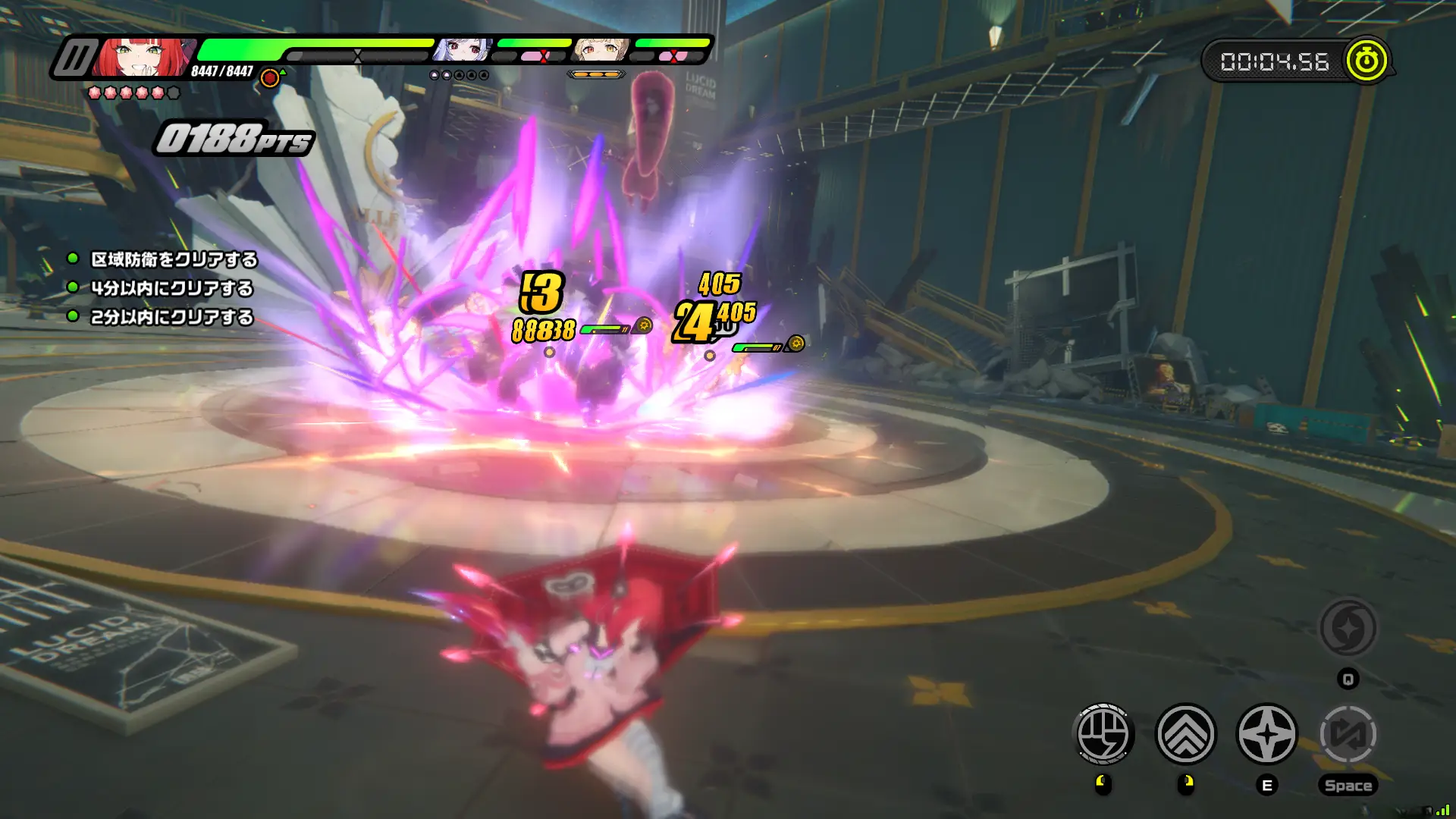The image size is (1456, 819).
Task: Switch to the blonde teammate portrait
Action: click(x=601, y=50)
